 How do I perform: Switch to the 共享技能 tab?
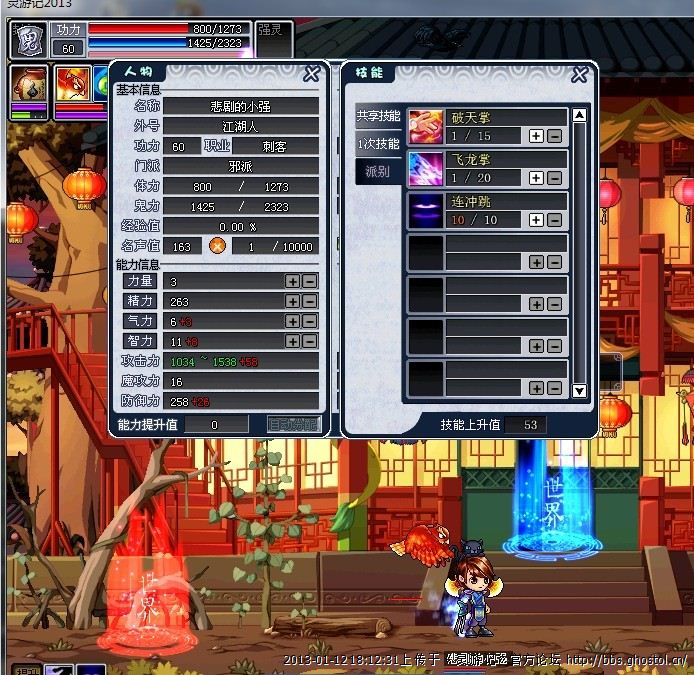coord(379,116)
